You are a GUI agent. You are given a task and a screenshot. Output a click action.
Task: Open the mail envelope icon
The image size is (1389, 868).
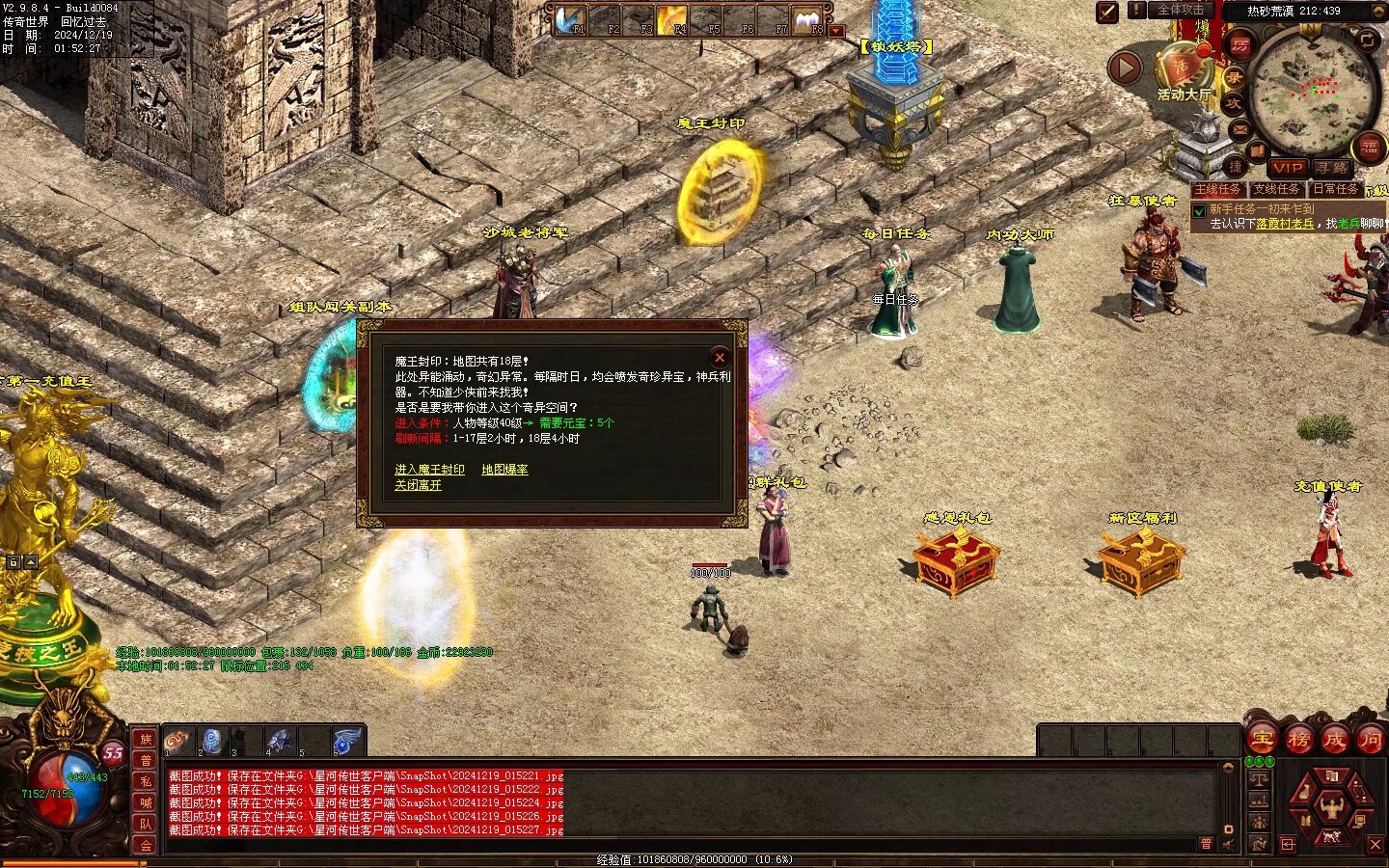click(x=1240, y=130)
